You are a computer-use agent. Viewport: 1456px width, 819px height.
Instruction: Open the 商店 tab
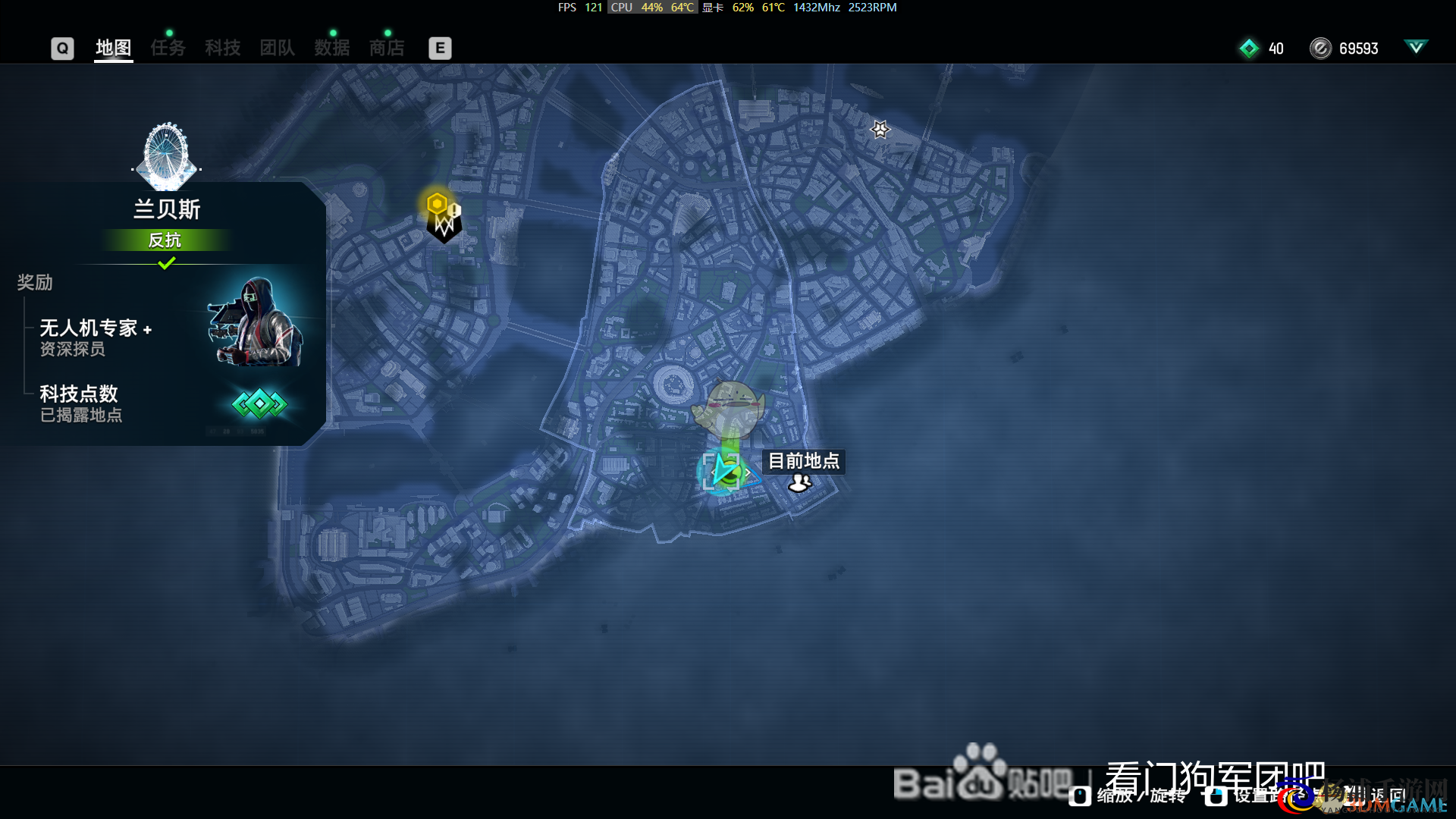tap(387, 48)
